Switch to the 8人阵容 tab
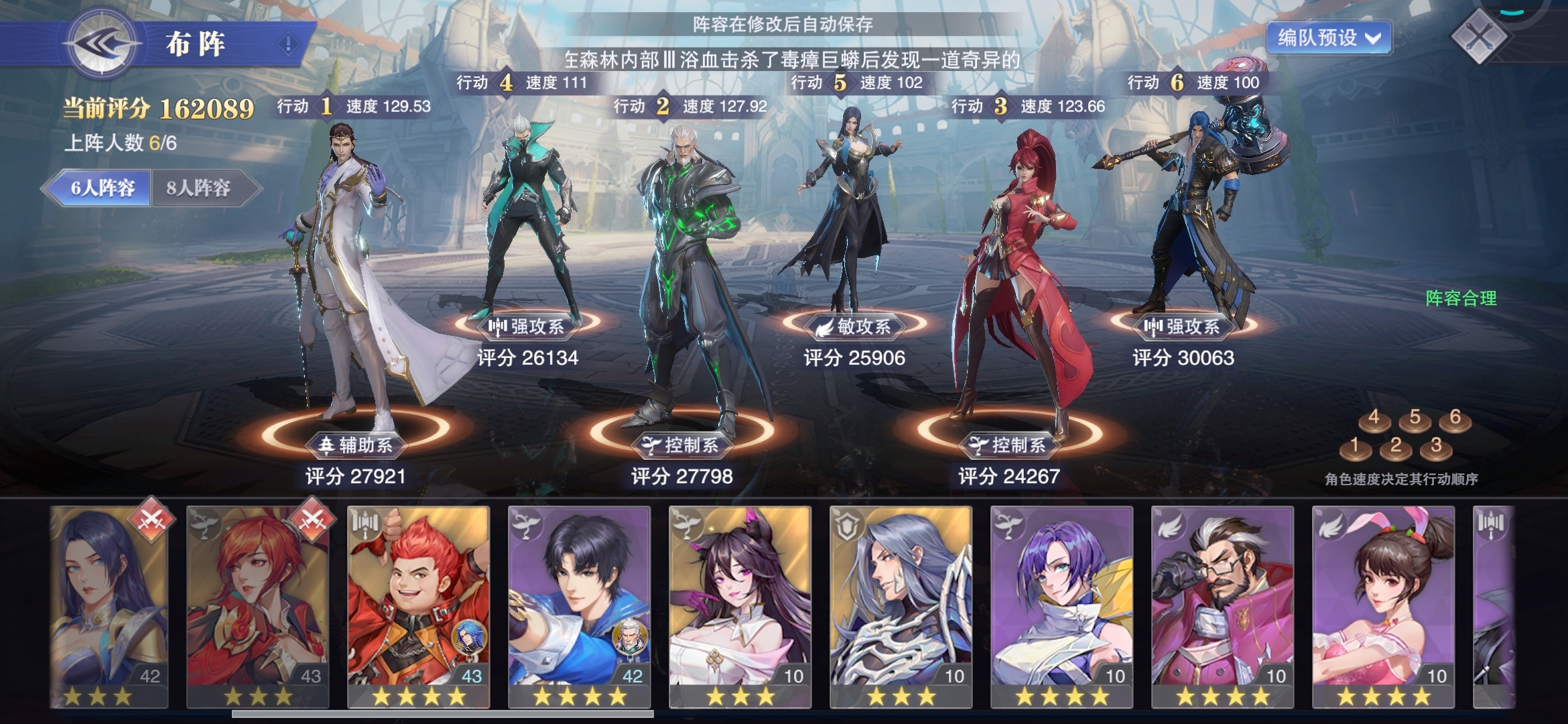Screen dimensions: 1568x724 pyautogui.click(x=198, y=188)
